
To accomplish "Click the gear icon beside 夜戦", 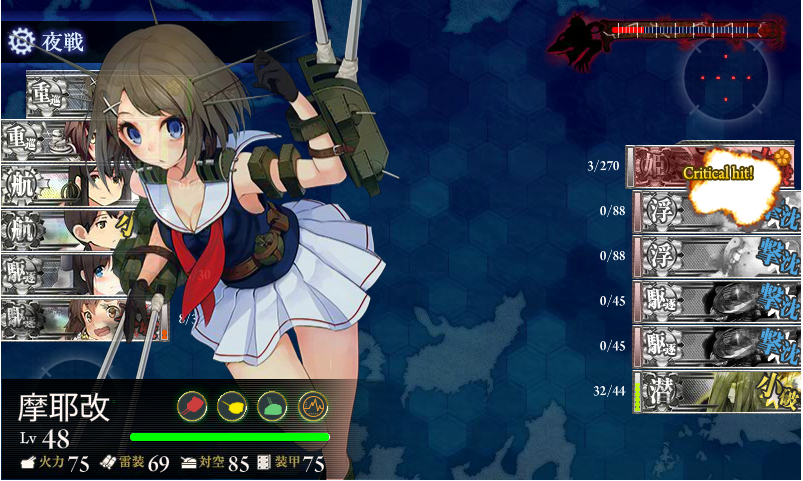I will pyautogui.click(x=20, y=41).
